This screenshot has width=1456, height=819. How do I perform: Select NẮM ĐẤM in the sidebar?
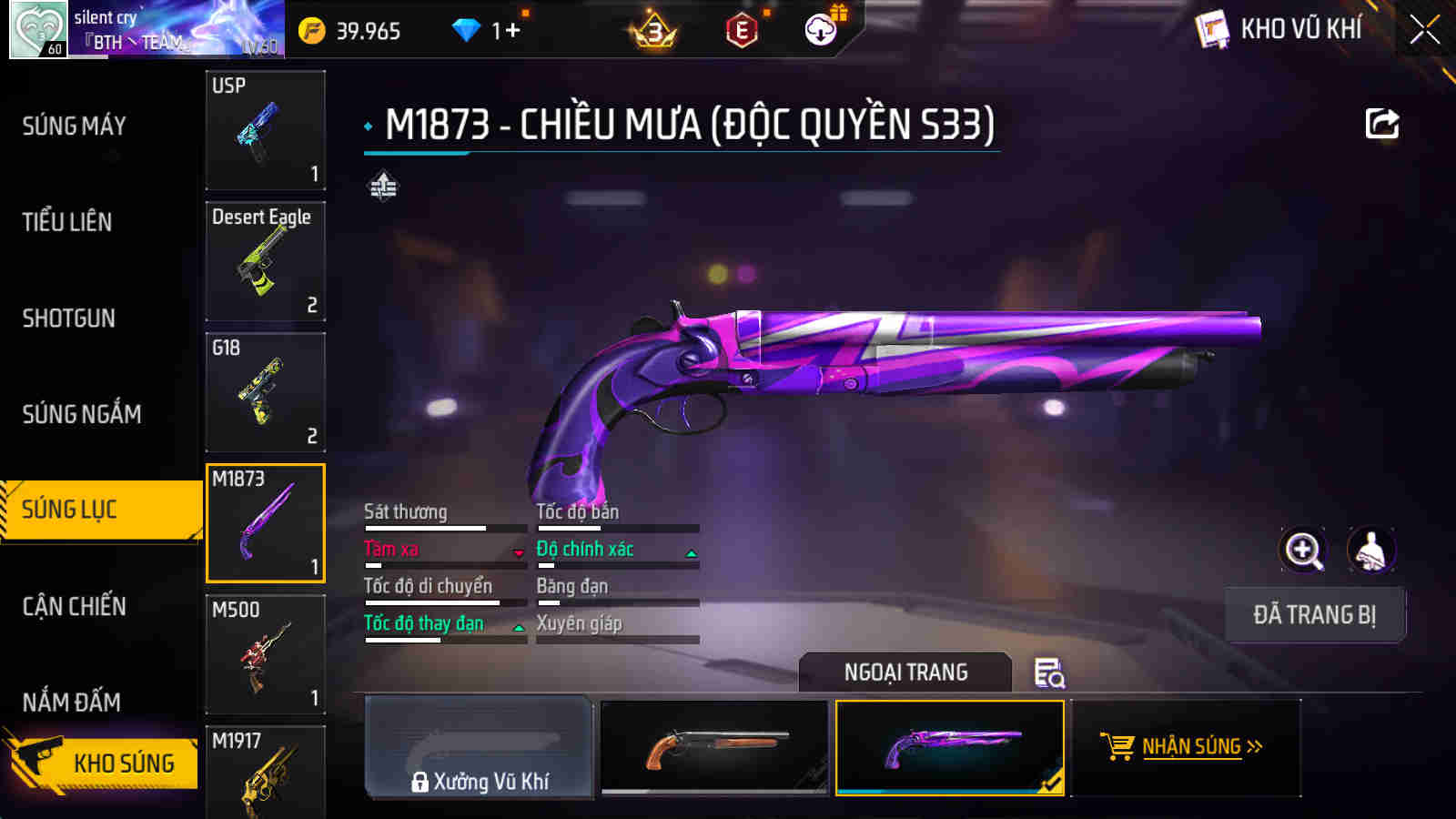(x=74, y=702)
